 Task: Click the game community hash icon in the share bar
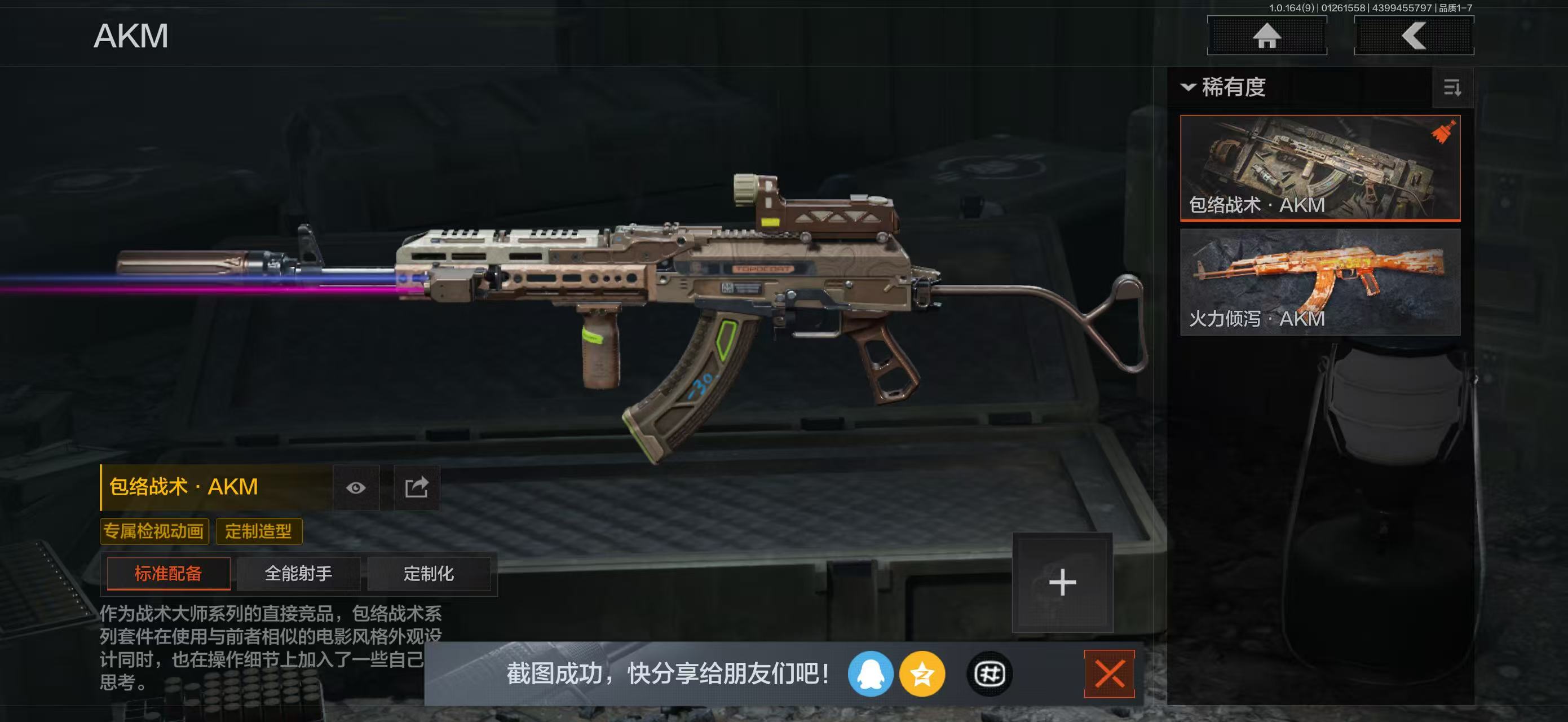[x=989, y=675]
